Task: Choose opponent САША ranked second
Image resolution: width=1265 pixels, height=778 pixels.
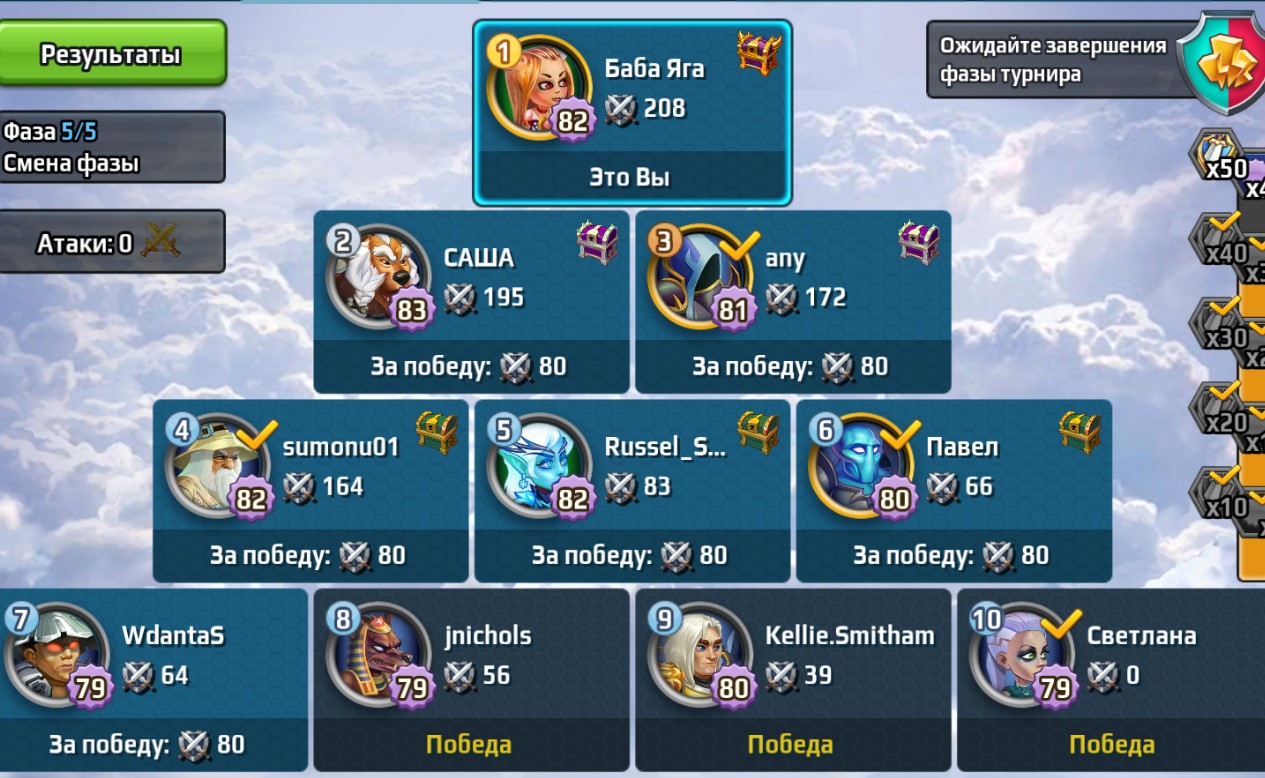Action: (x=471, y=300)
